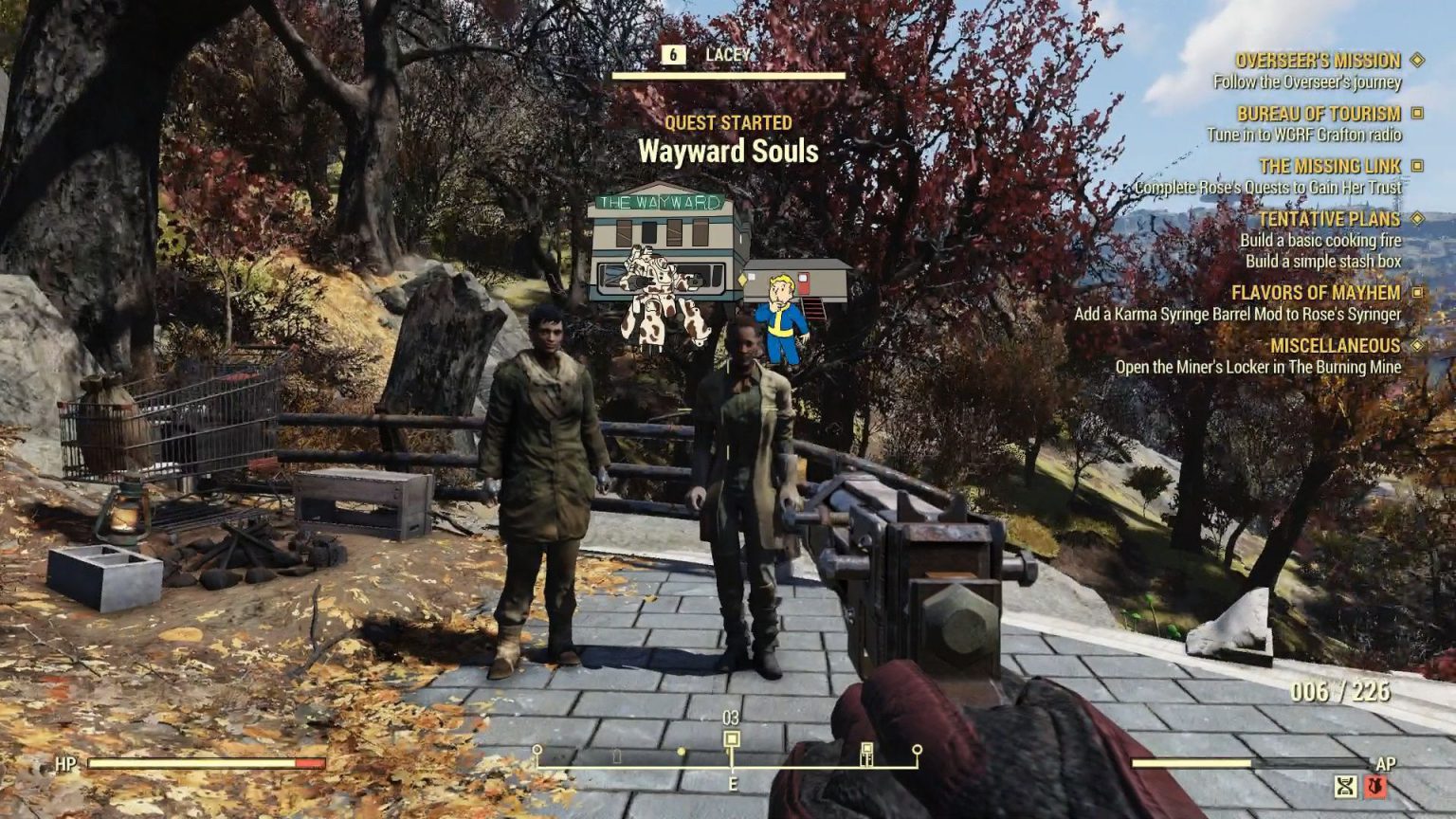Click the grenade count indicator above the compass

[730, 719]
